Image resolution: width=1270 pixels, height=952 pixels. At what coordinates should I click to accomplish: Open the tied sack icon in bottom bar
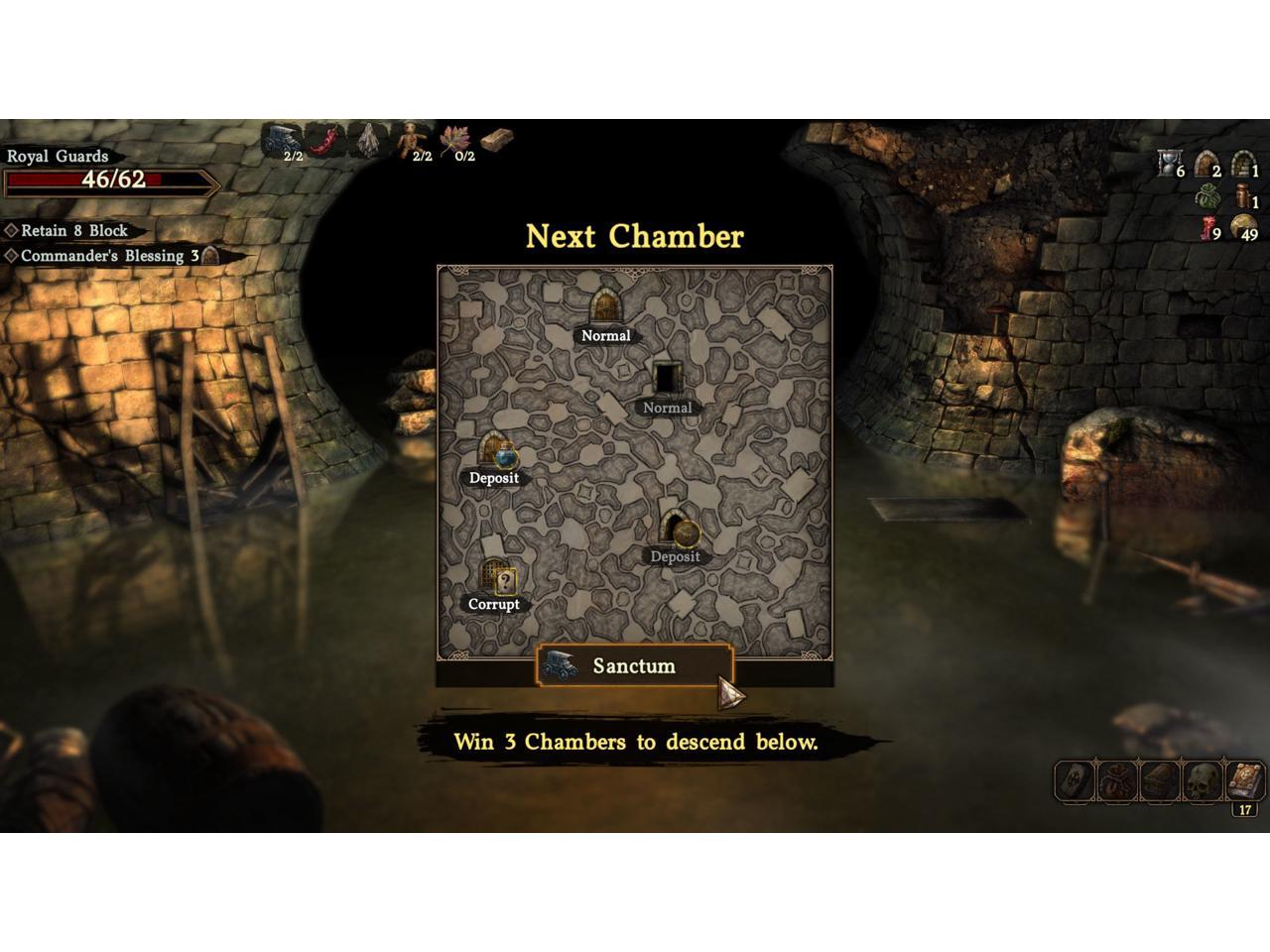click(1116, 781)
